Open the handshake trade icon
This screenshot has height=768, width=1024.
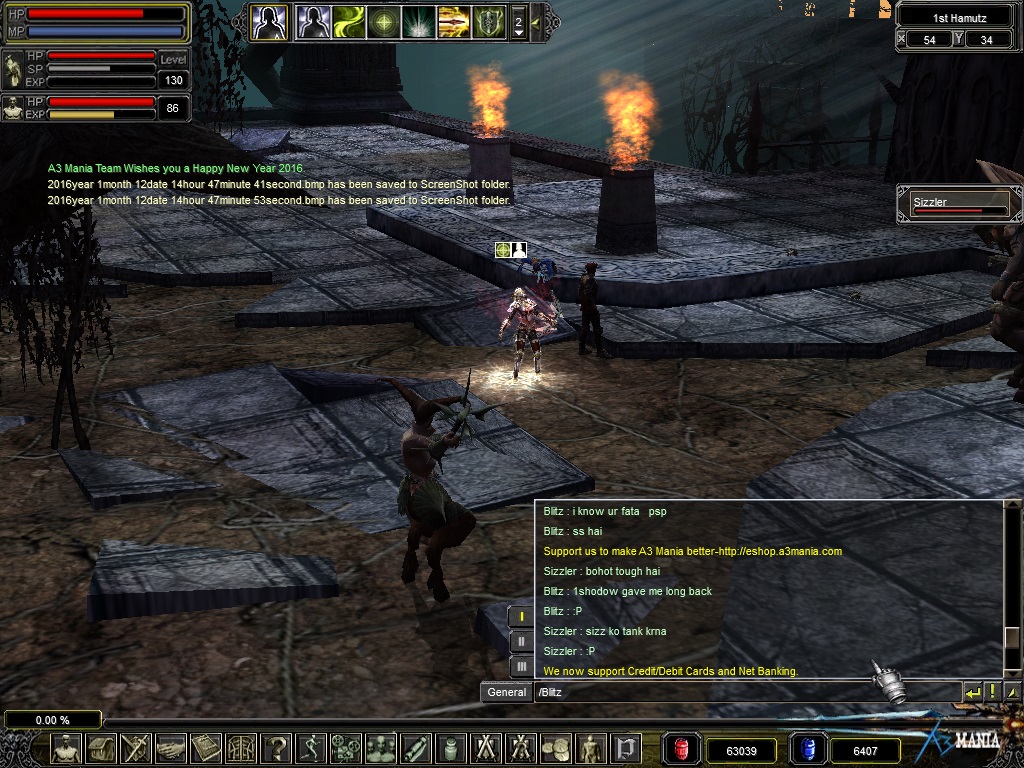[170, 748]
